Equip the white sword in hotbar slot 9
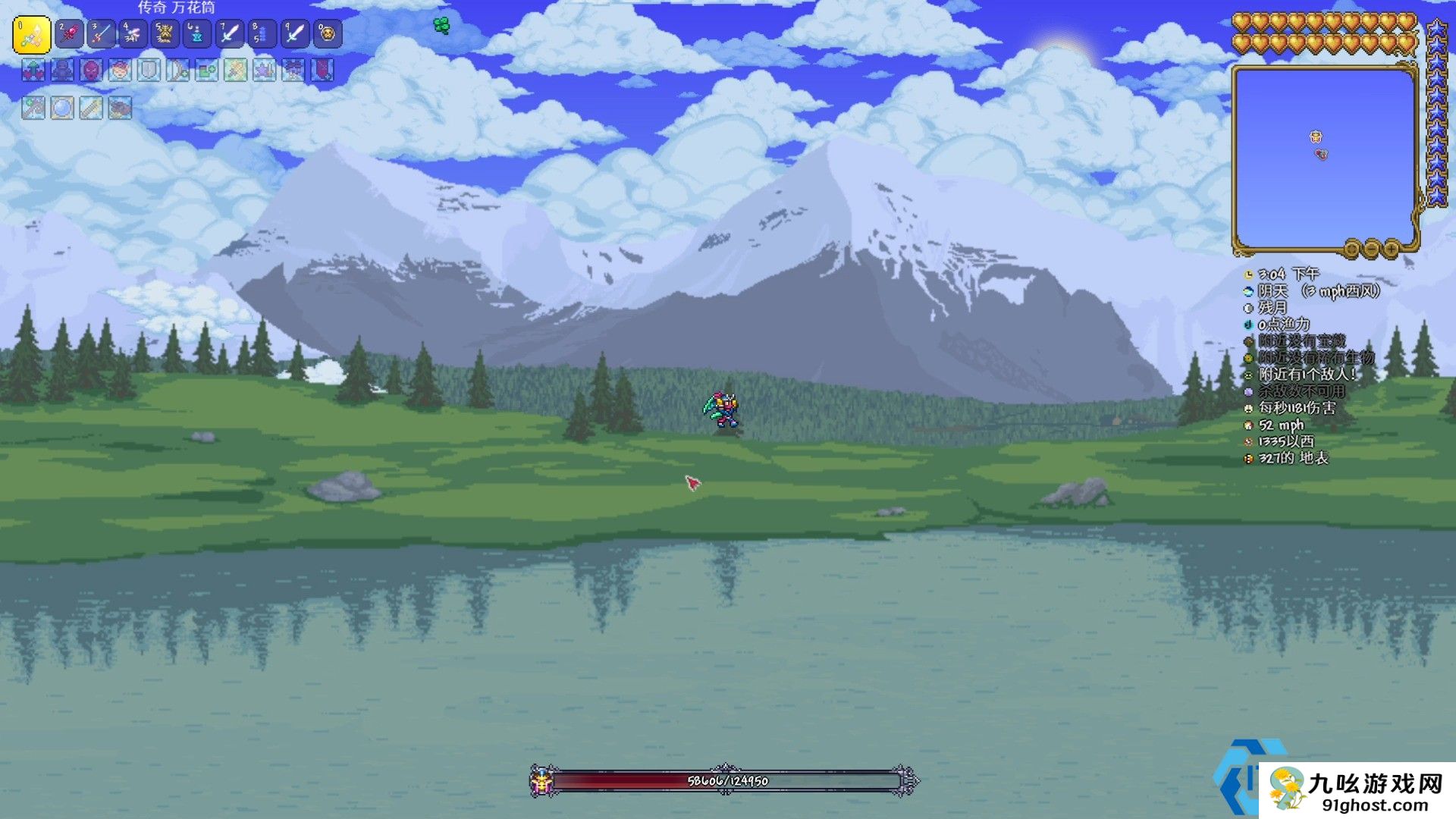Image resolution: width=1456 pixels, height=819 pixels. tap(294, 34)
